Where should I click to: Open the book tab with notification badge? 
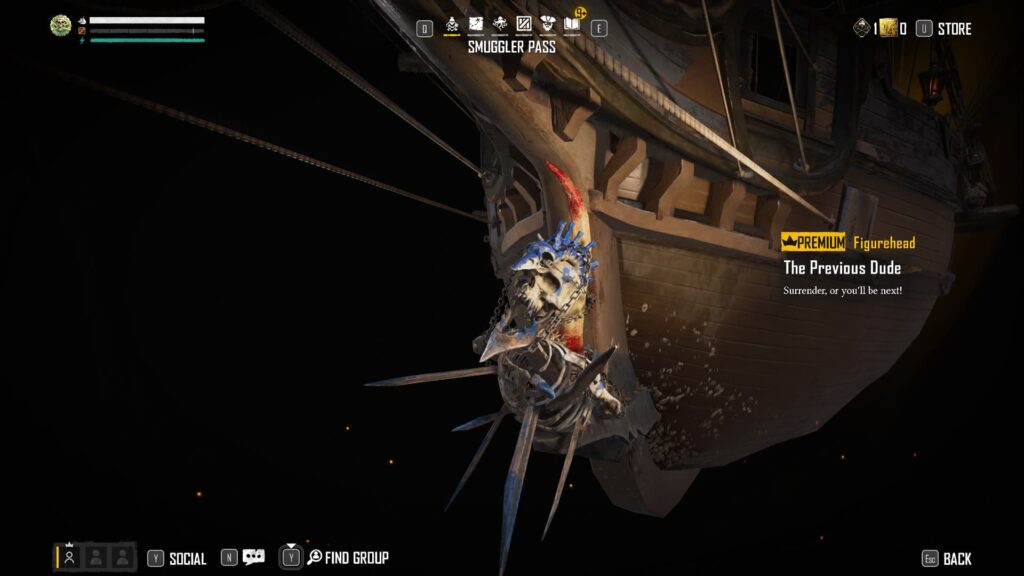coord(572,24)
